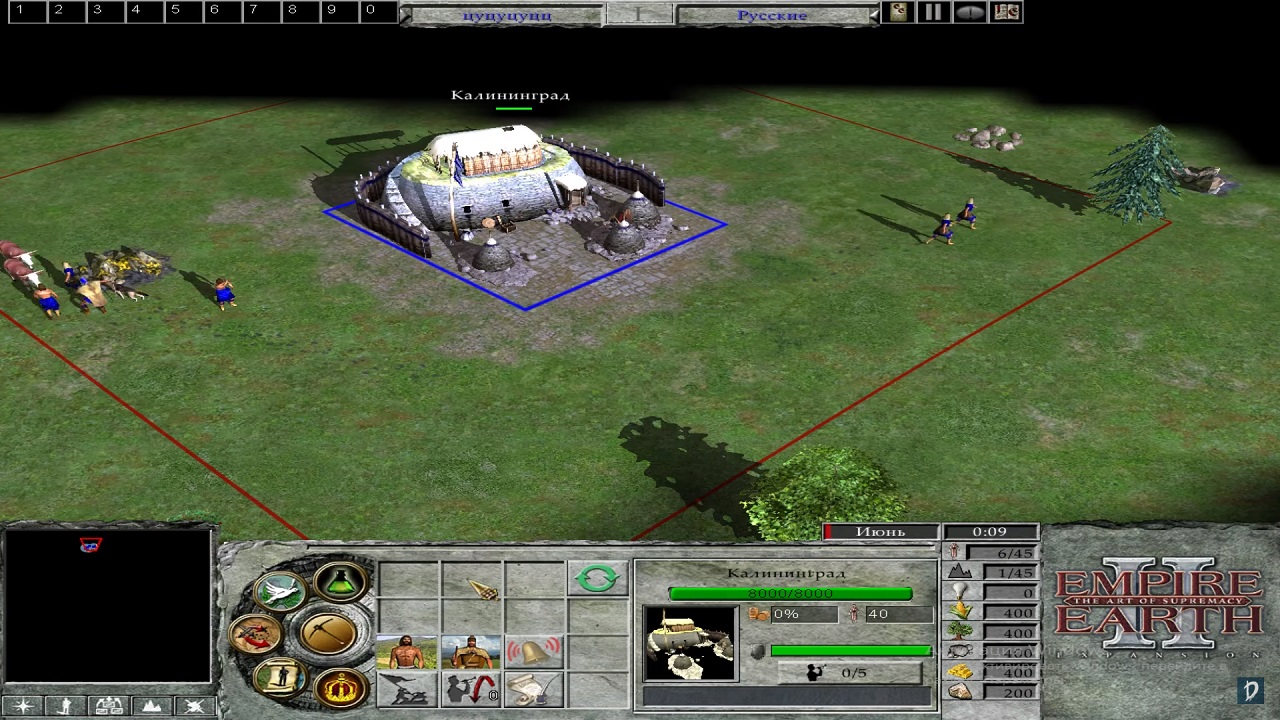Select the horn-blower recall button

click(470, 689)
